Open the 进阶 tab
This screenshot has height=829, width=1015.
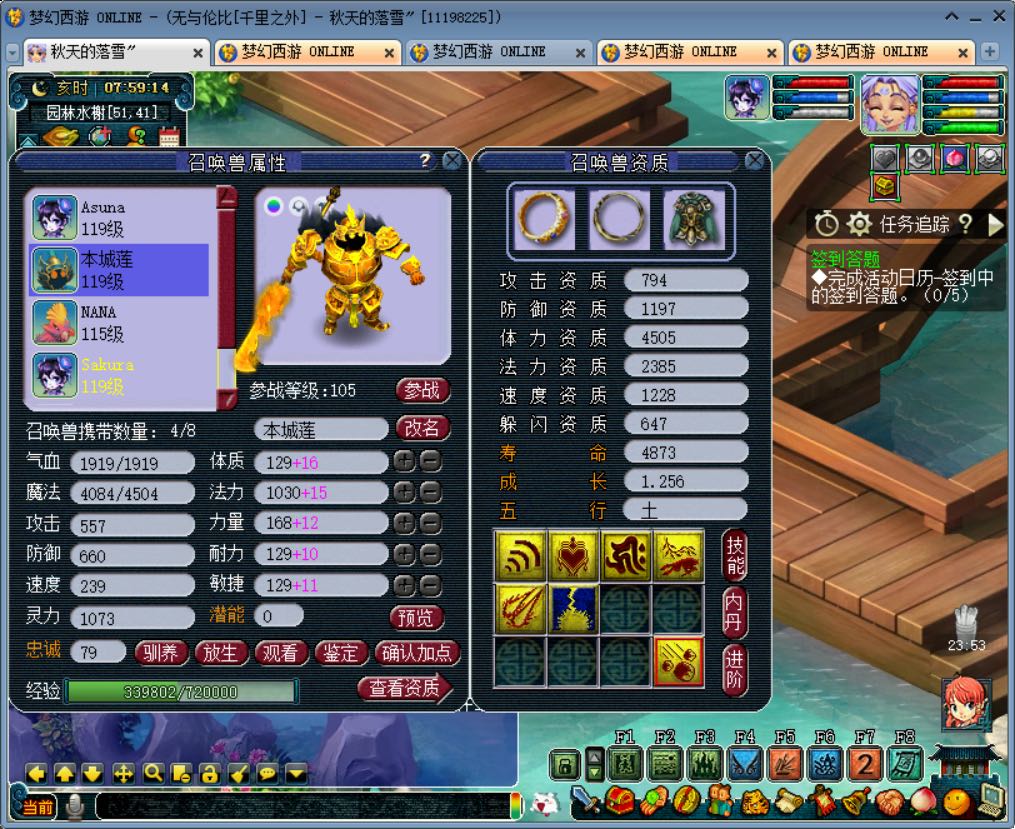(x=735, y=669)
